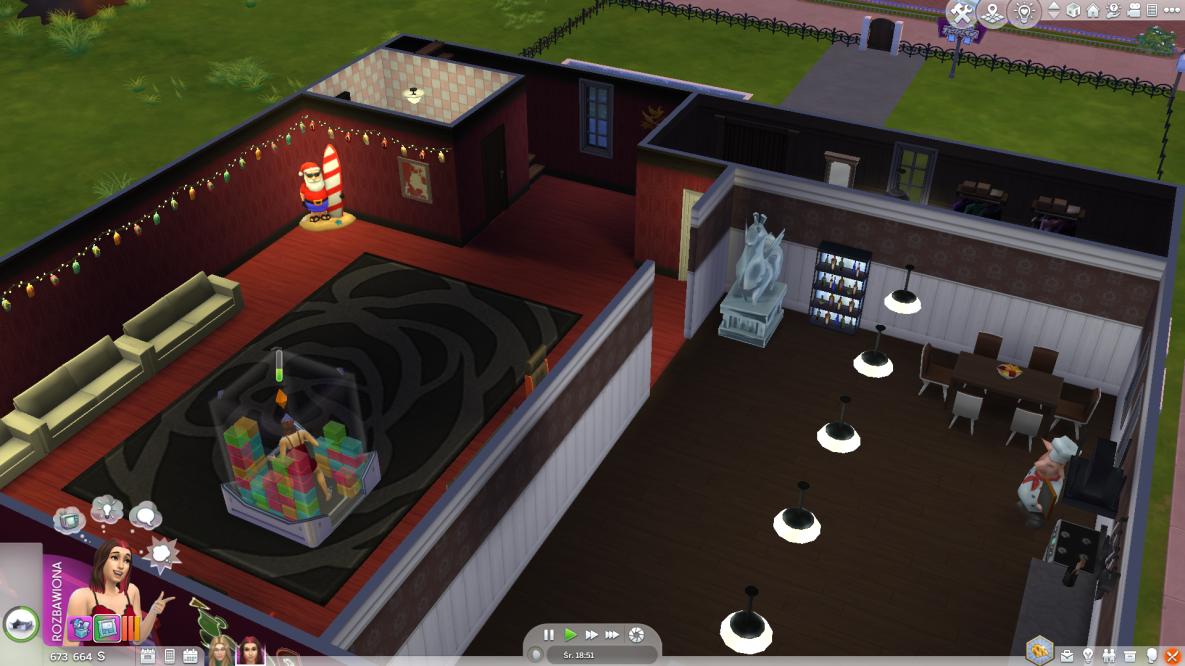This screenshot has height=666, width=1185.
Task: Open camera controls via the video camera icon
Action: (x=1133, y=11)
